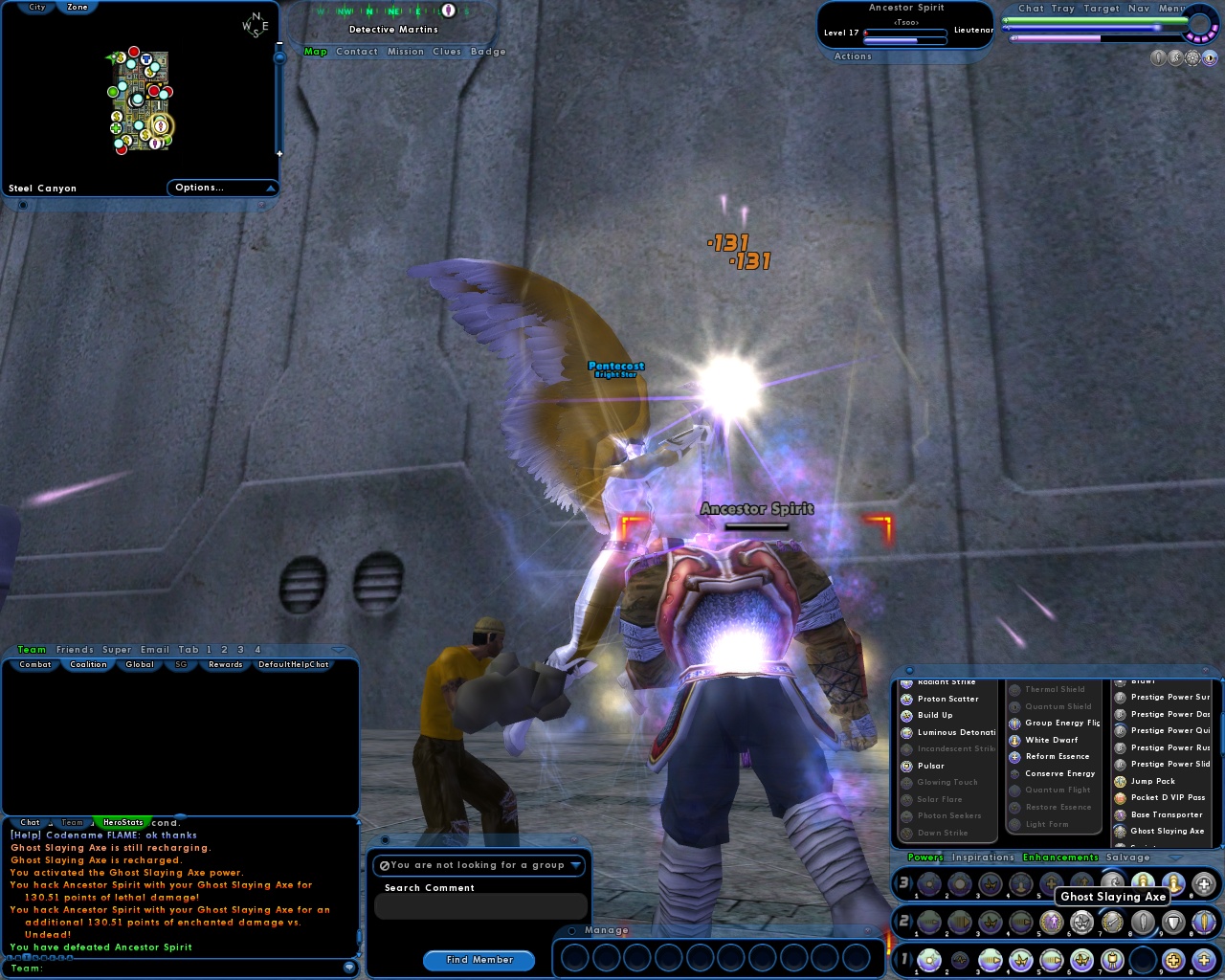Toggle the Conserve Energy power
Image resolution: width=1225 pixels, height=980 pixels.
coord(1013,773)
